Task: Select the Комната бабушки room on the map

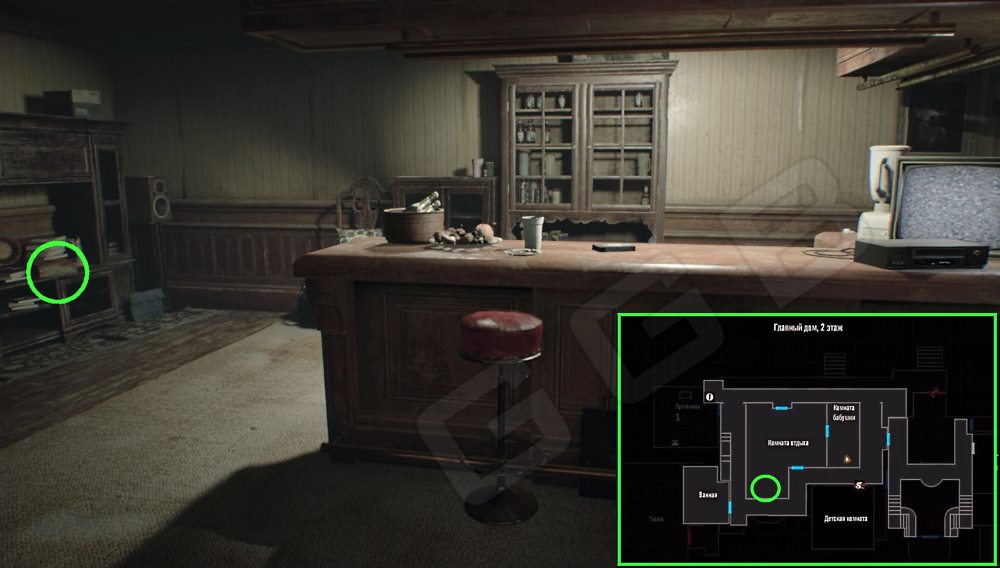Action: point(843,412)
